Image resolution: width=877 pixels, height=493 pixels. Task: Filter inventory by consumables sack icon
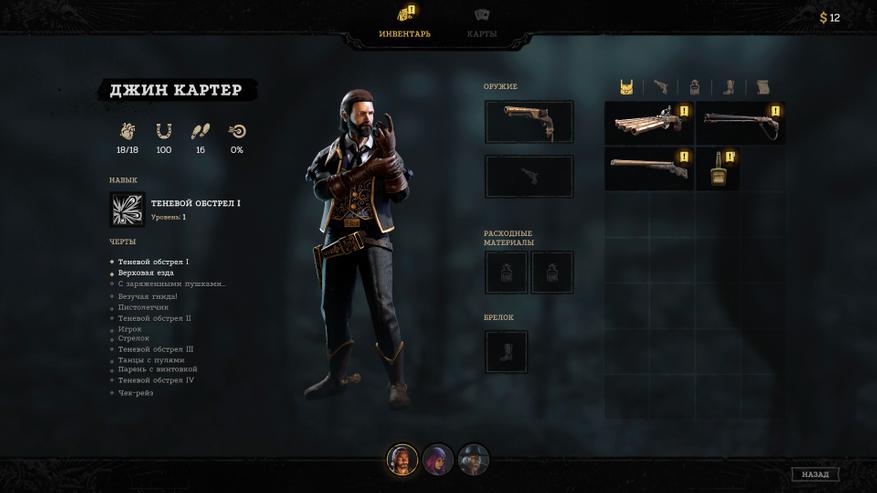(x=695, y=87)
